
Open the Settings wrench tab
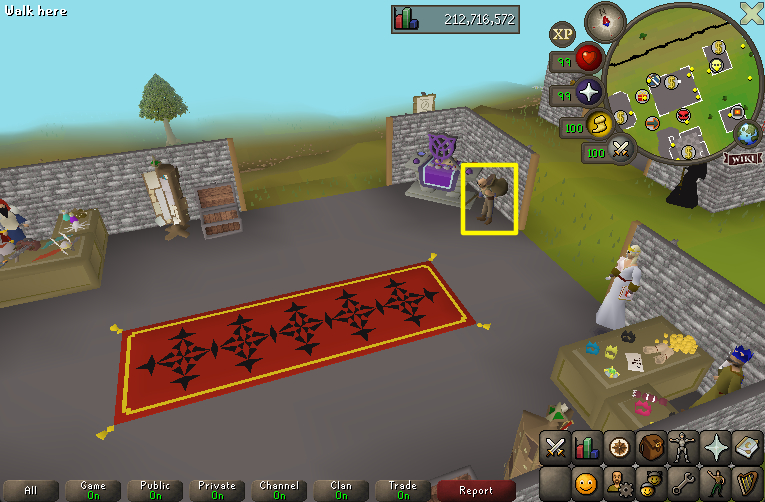[x=683, y=484]
